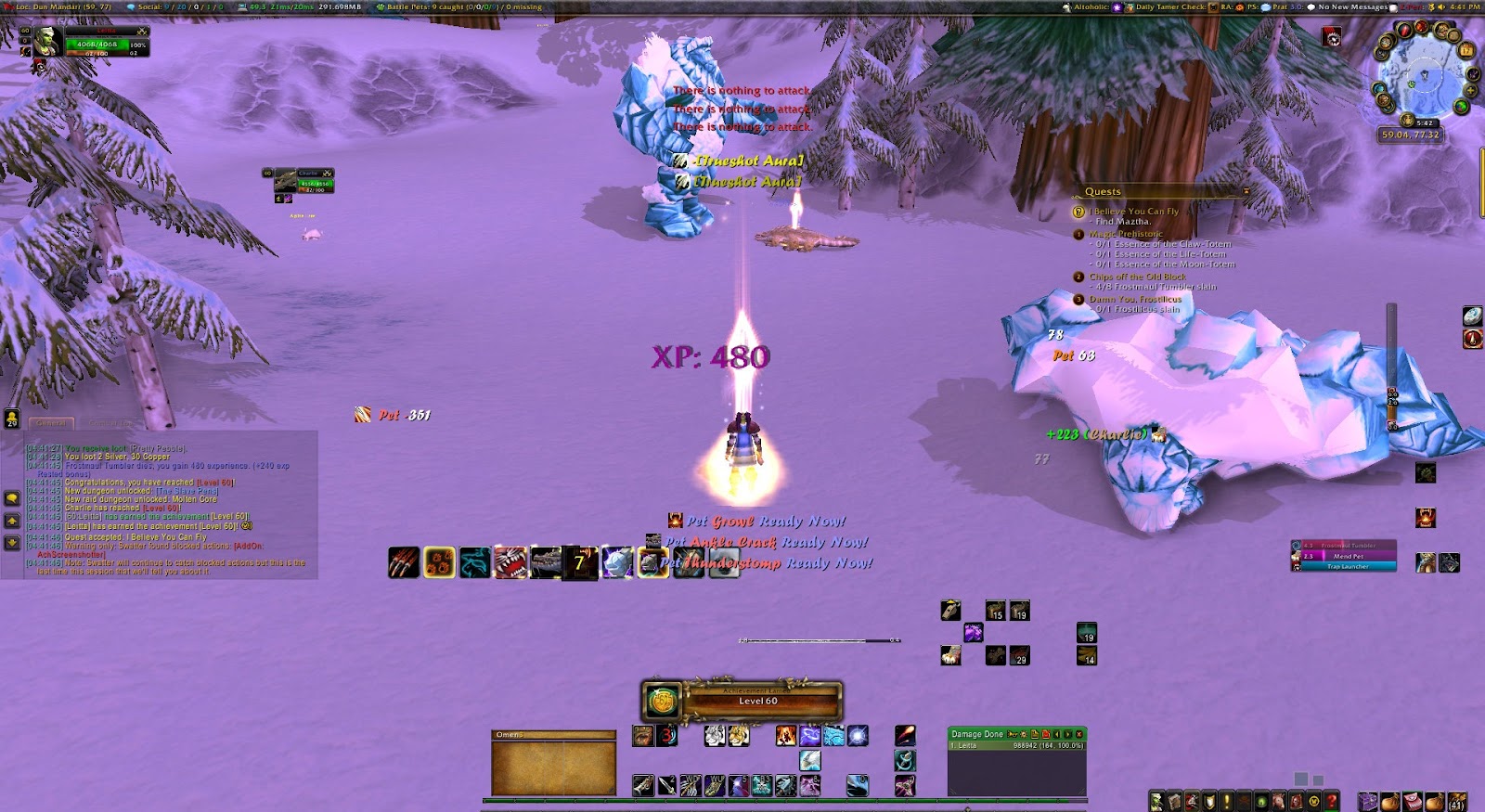The width and height of the screenshot is (1485, 812).
Task: Toggle the golden paw prints pet ability
Action: click(439, 562)
